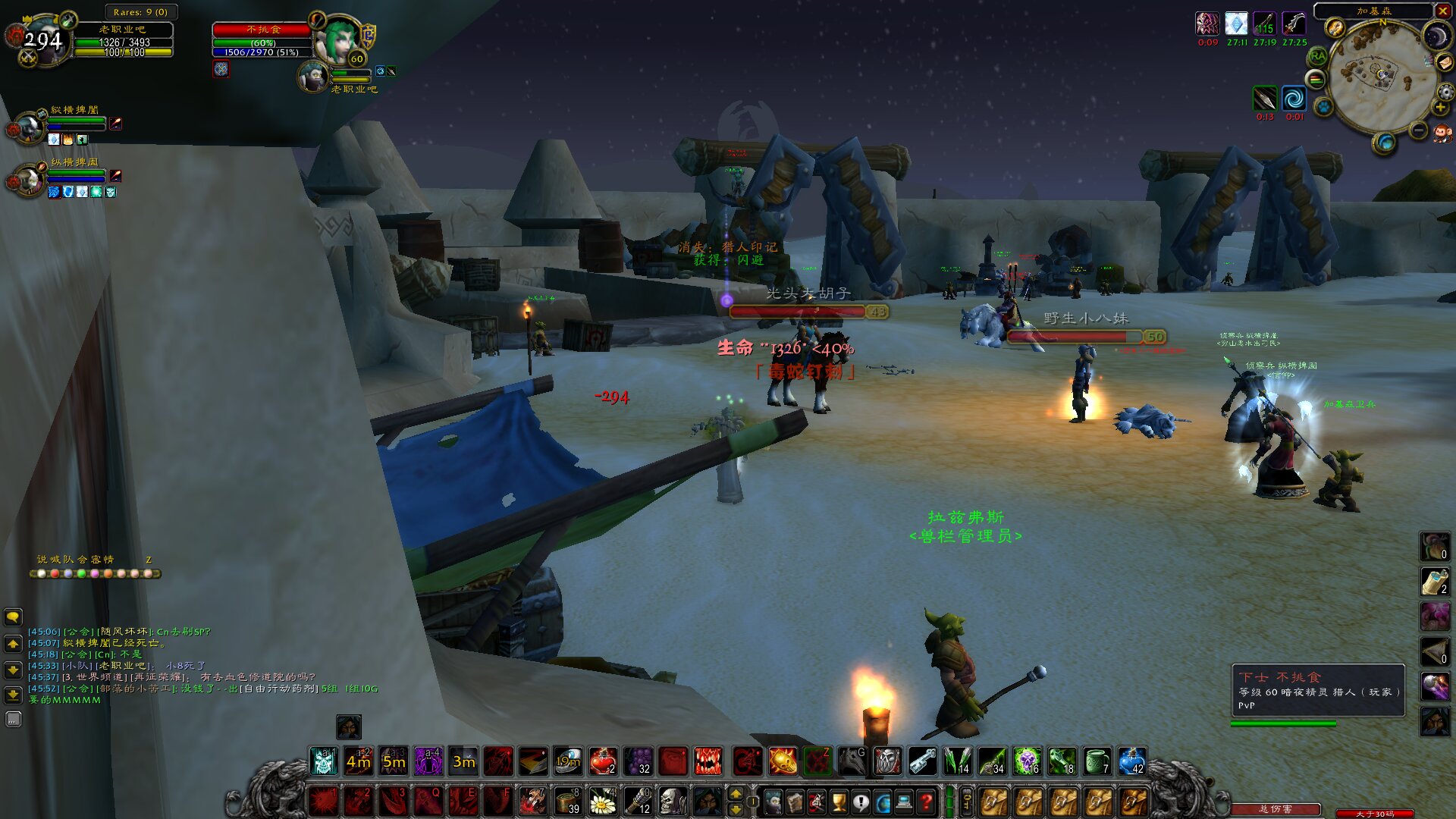Click the minimap settings gear icon
This screenshot has height=819, width=1456.
coord(1445,92)
